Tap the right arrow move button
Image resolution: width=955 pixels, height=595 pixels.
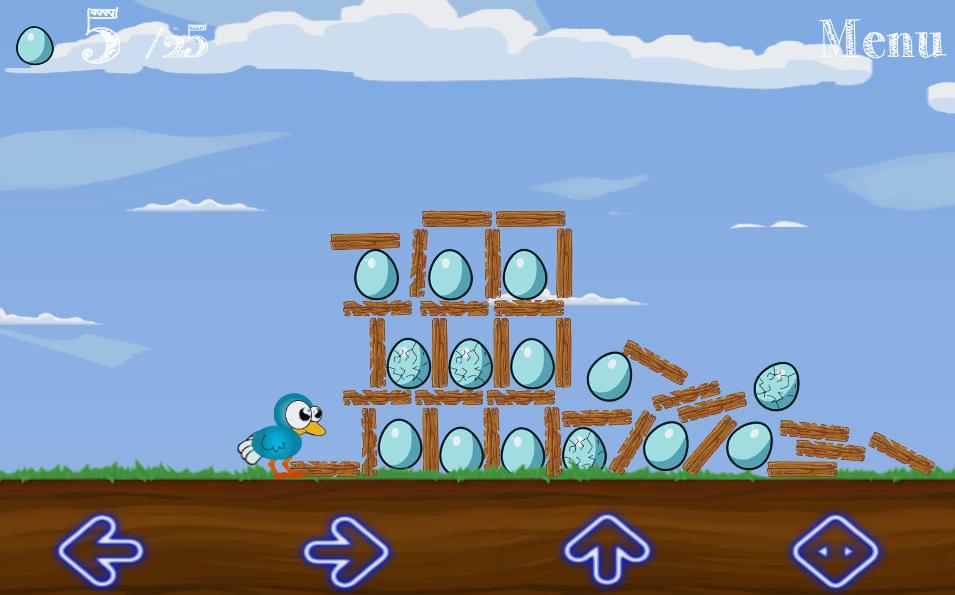pos(346,550)
